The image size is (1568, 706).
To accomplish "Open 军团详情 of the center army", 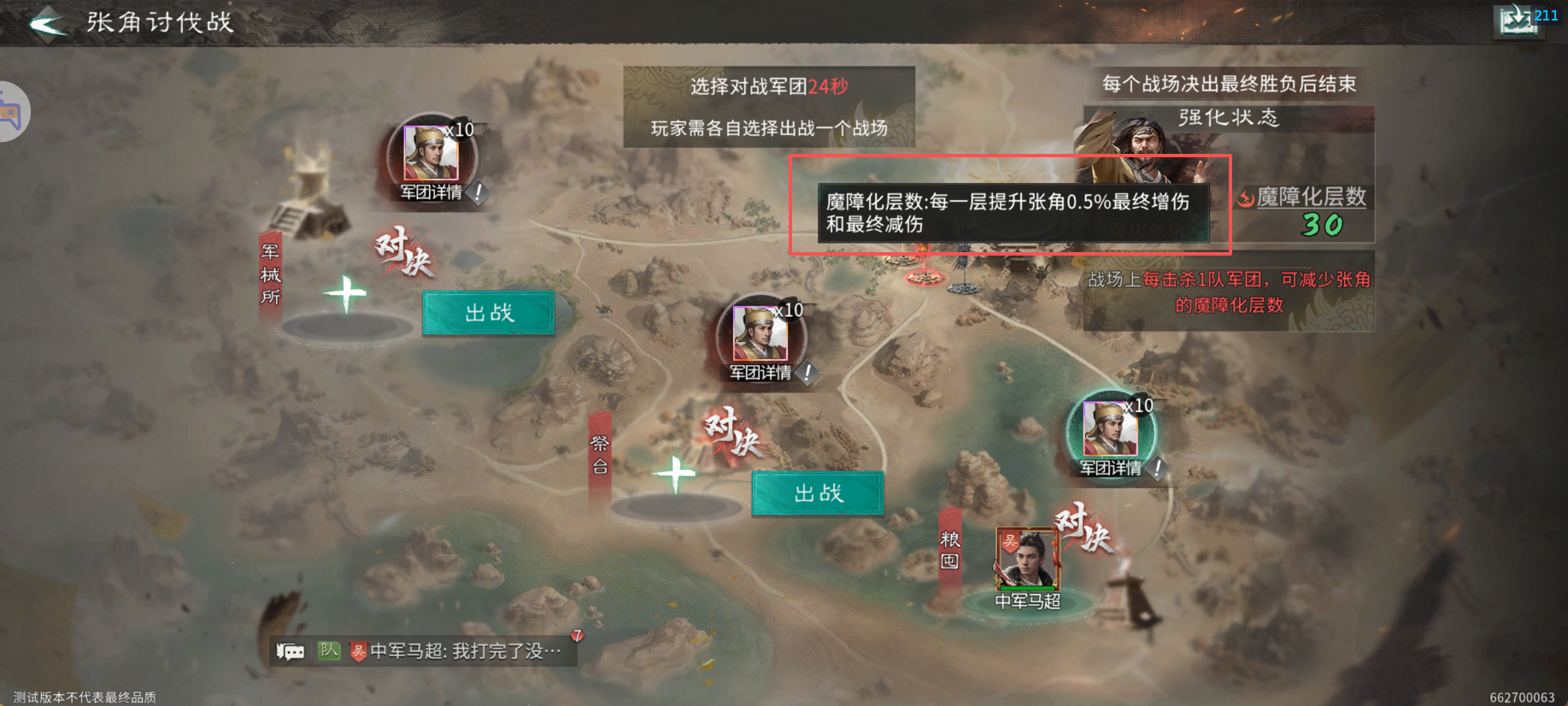I will click(761, 373).
